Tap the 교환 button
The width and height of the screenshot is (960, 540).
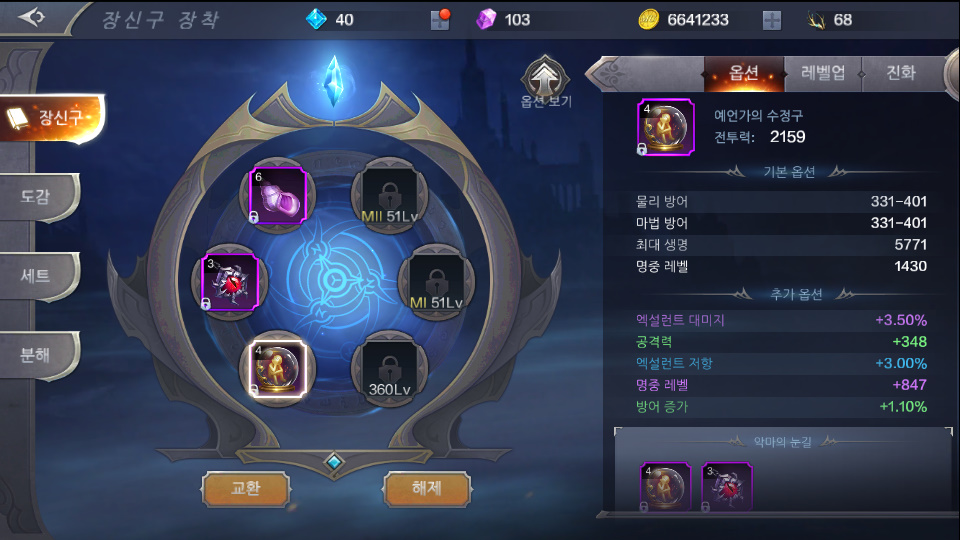point(245,488)
